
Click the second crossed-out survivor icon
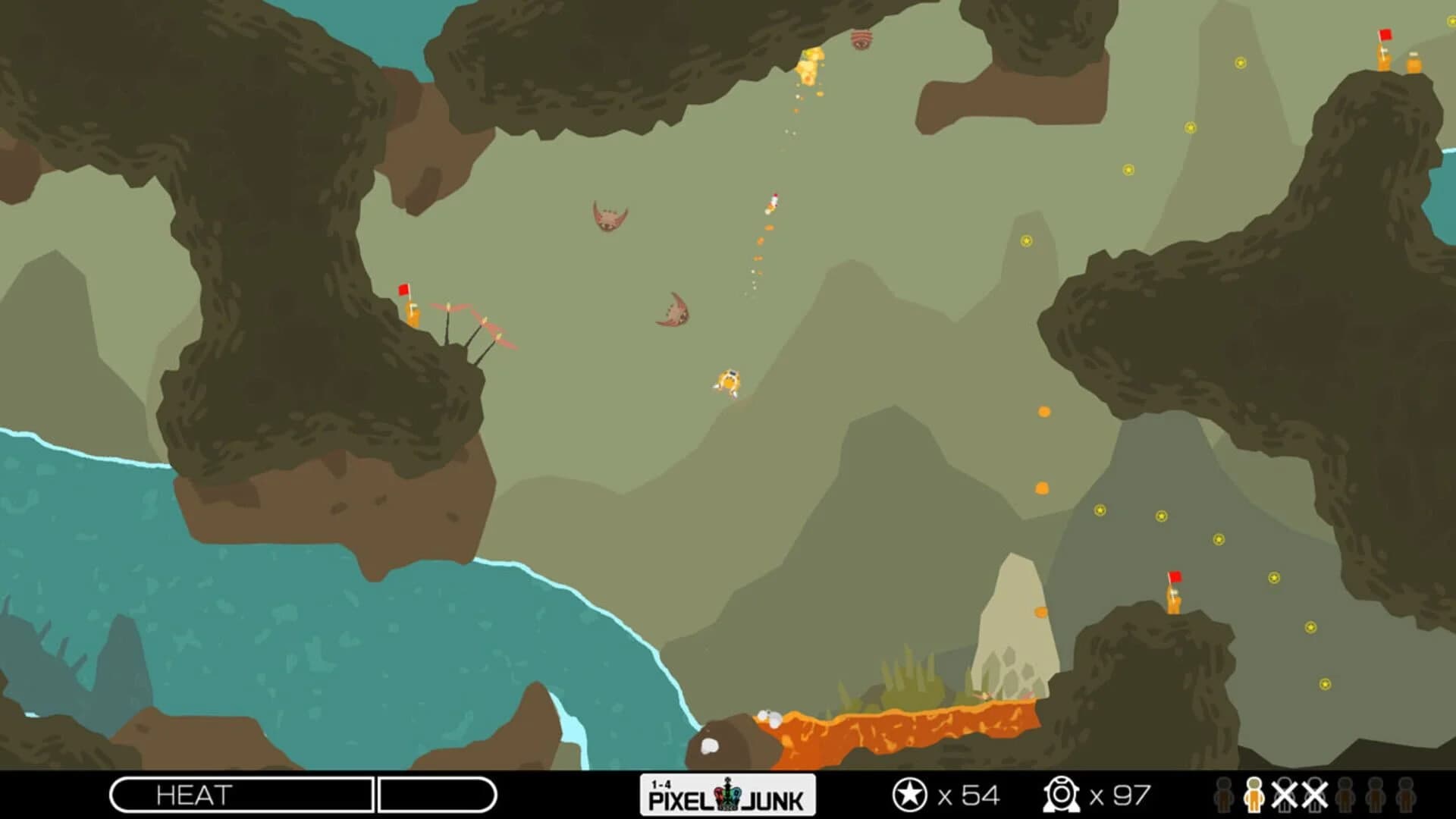coord(1315,795)
